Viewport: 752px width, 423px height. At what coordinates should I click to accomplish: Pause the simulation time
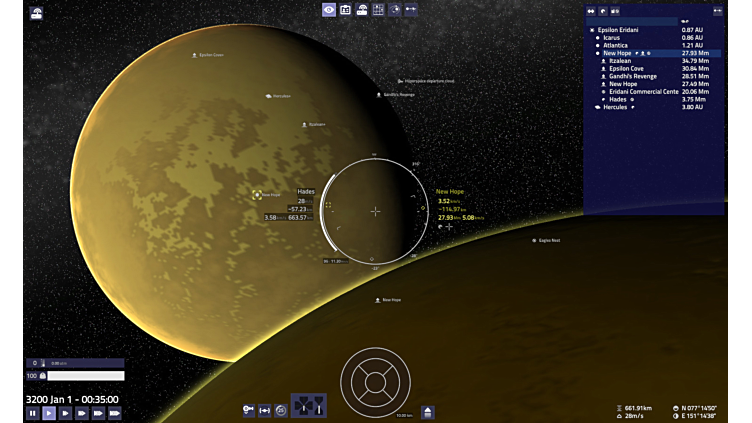tap(33, 413)
